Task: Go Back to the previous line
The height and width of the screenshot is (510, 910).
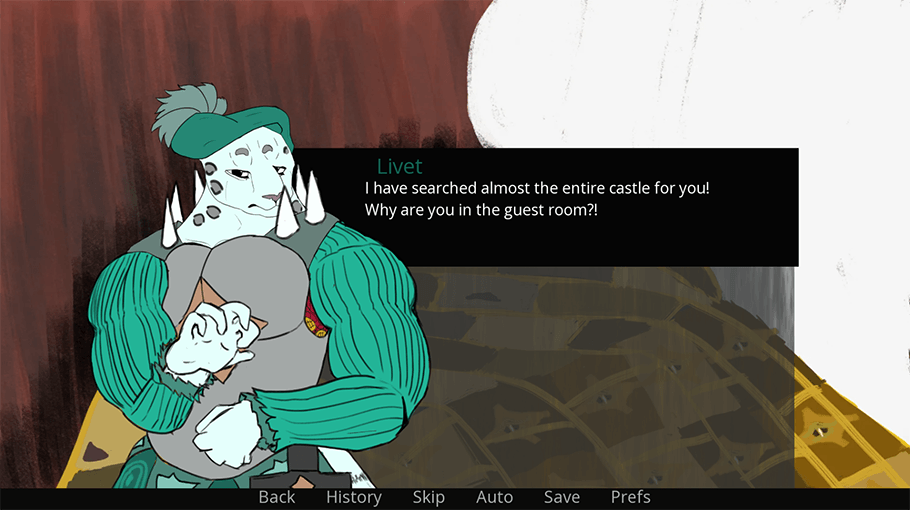Action: (277, 497)
